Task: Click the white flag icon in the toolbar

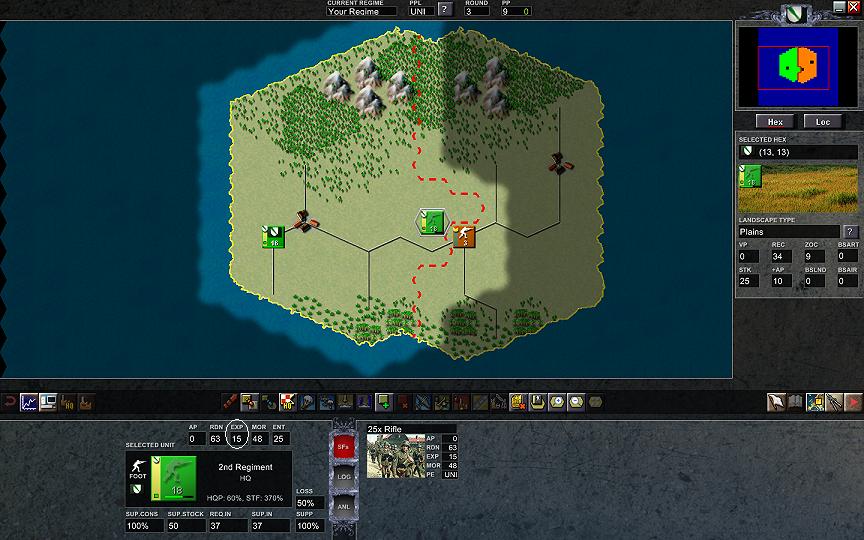Action: [x=775, y=402]
